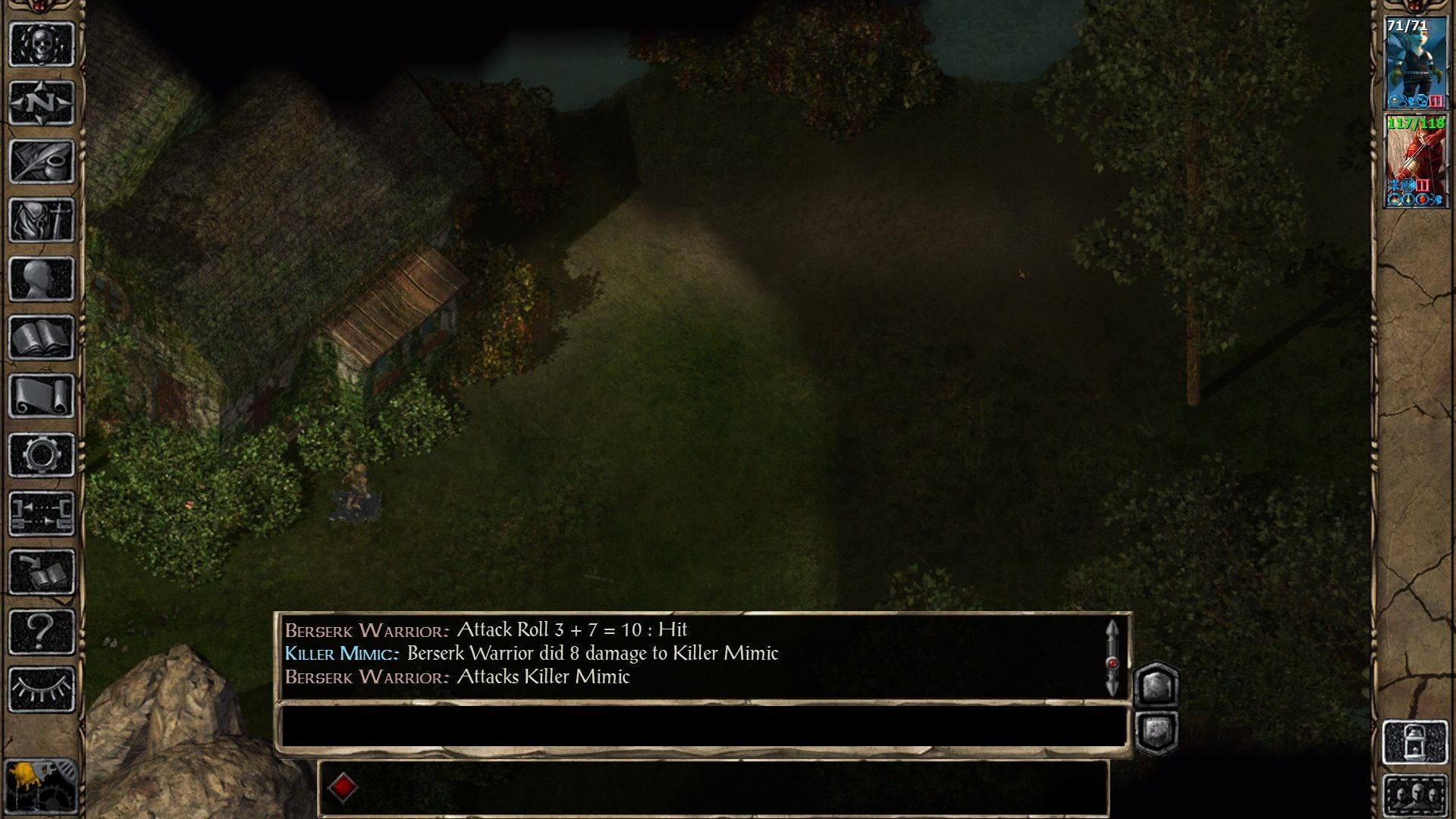Open the journal with the quill icon
Image resolution: width=1456 pixels, height=819 pixels.
pos(42,159)
